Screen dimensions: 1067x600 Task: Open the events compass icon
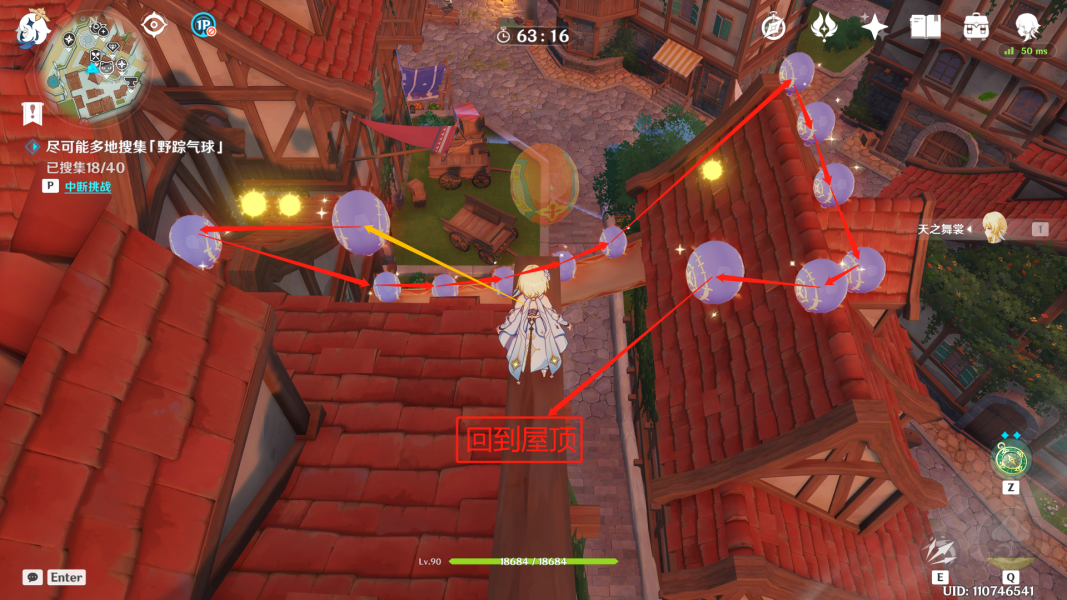[x=773, y=27]
